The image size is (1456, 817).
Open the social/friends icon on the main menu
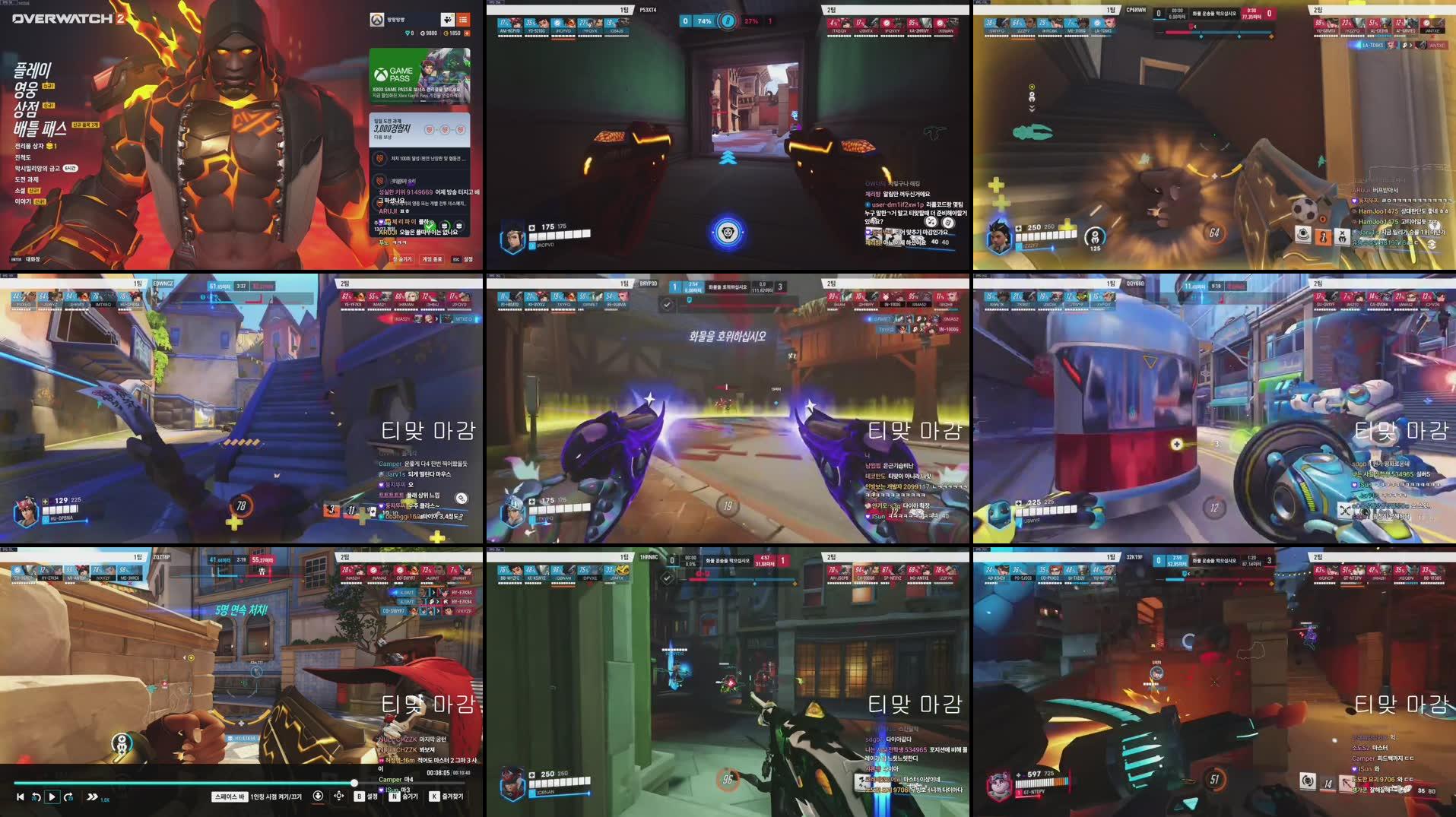[448, 21]
